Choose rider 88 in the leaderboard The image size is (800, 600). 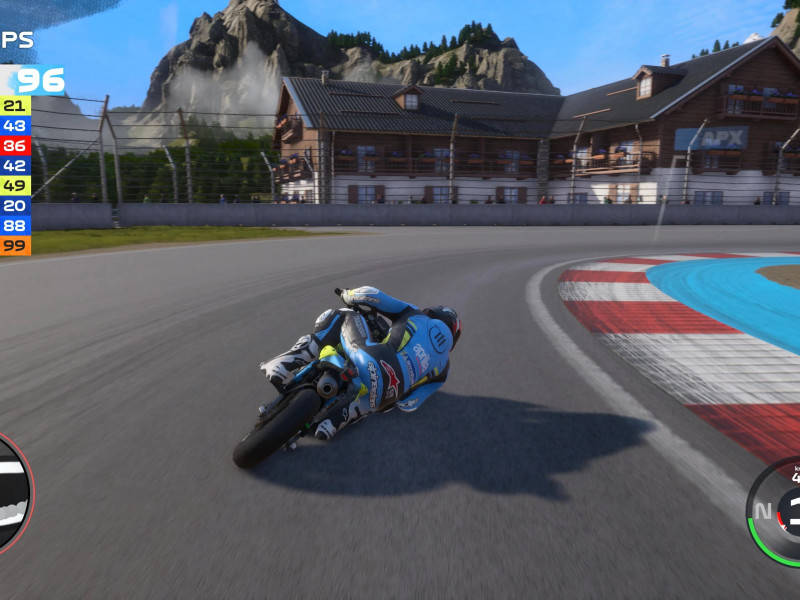15,225
